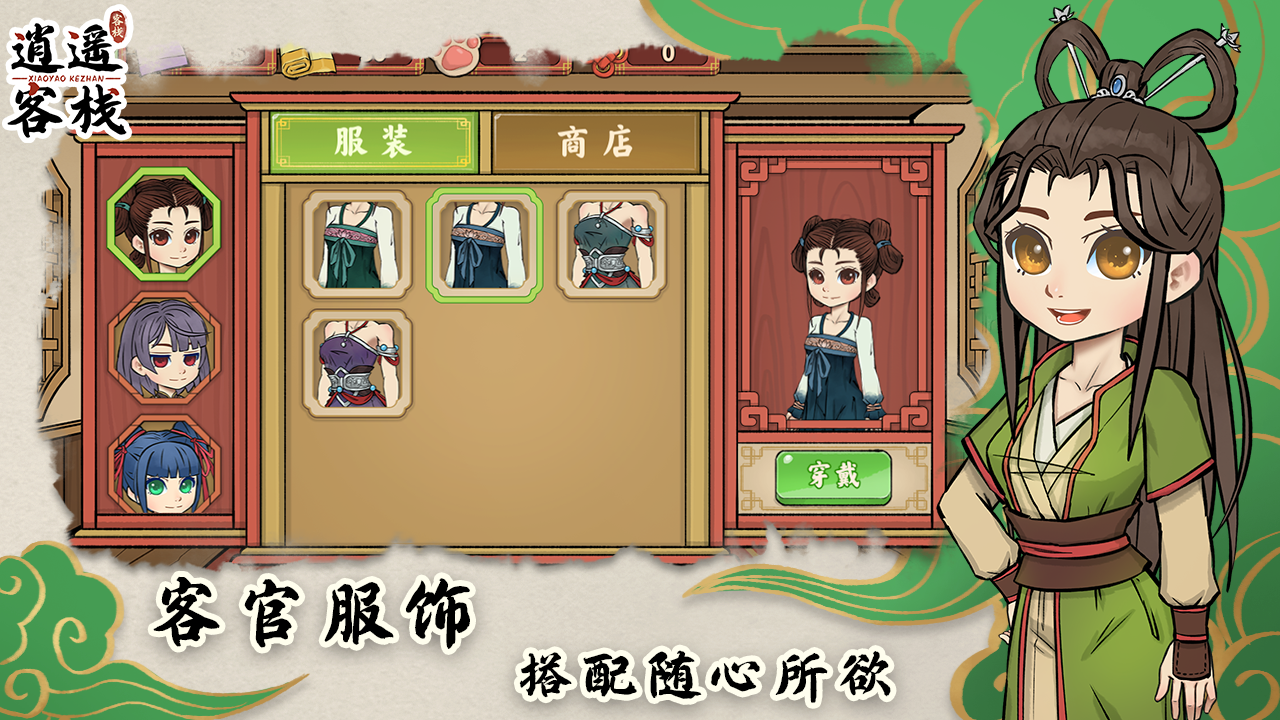The height and width of the screenshot is (720, 1280).
Task: Toggle the green dress outfit selection
Action: (x=356, y=243)
